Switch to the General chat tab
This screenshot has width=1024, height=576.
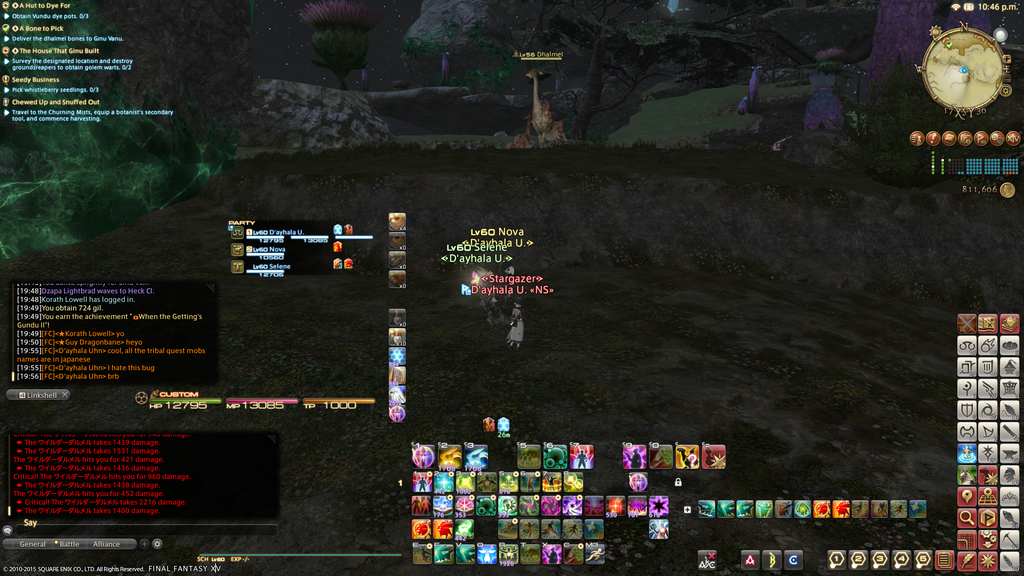[33, 544]
